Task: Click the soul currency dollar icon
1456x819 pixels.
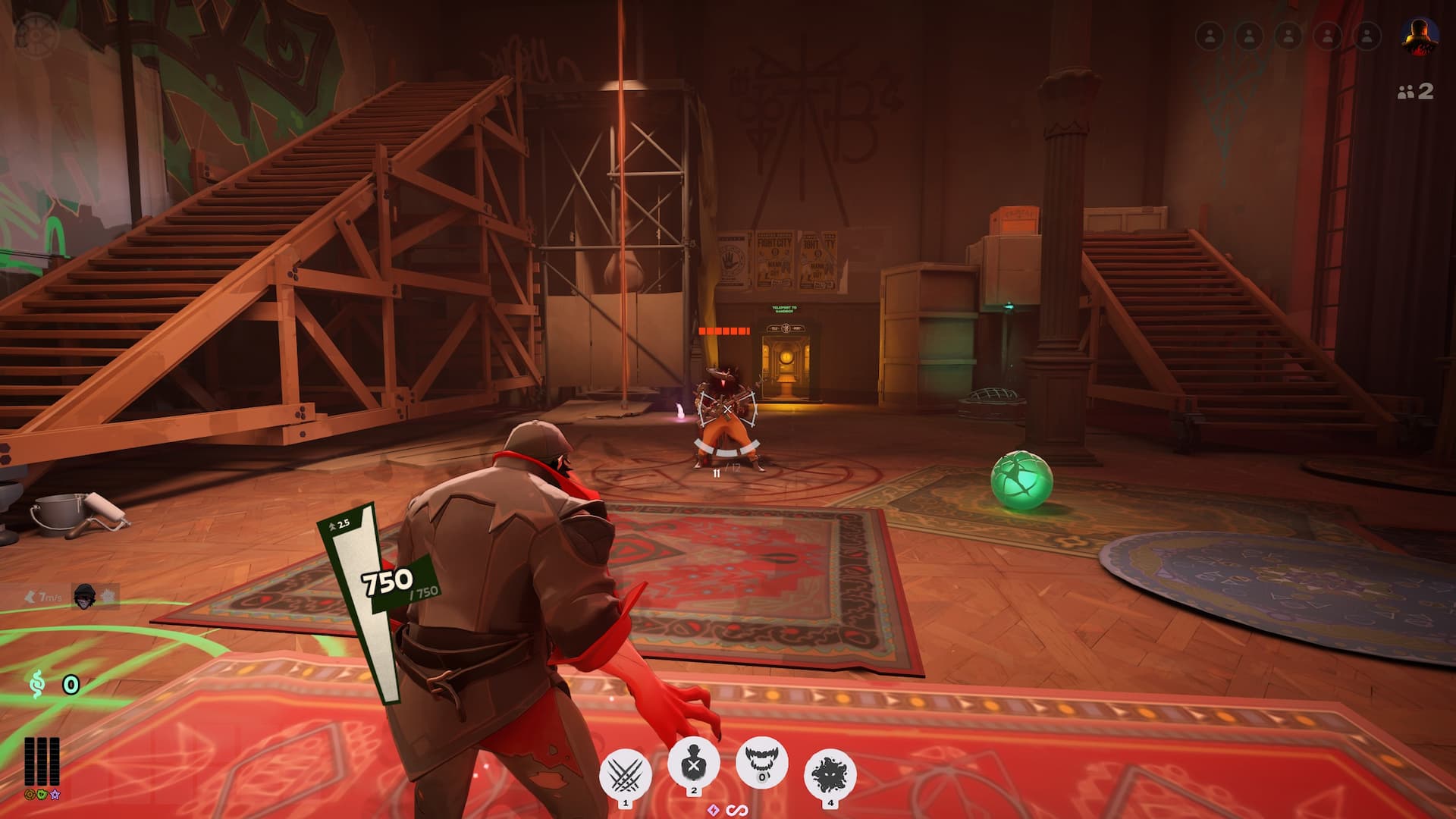Action: click(36, 685)
